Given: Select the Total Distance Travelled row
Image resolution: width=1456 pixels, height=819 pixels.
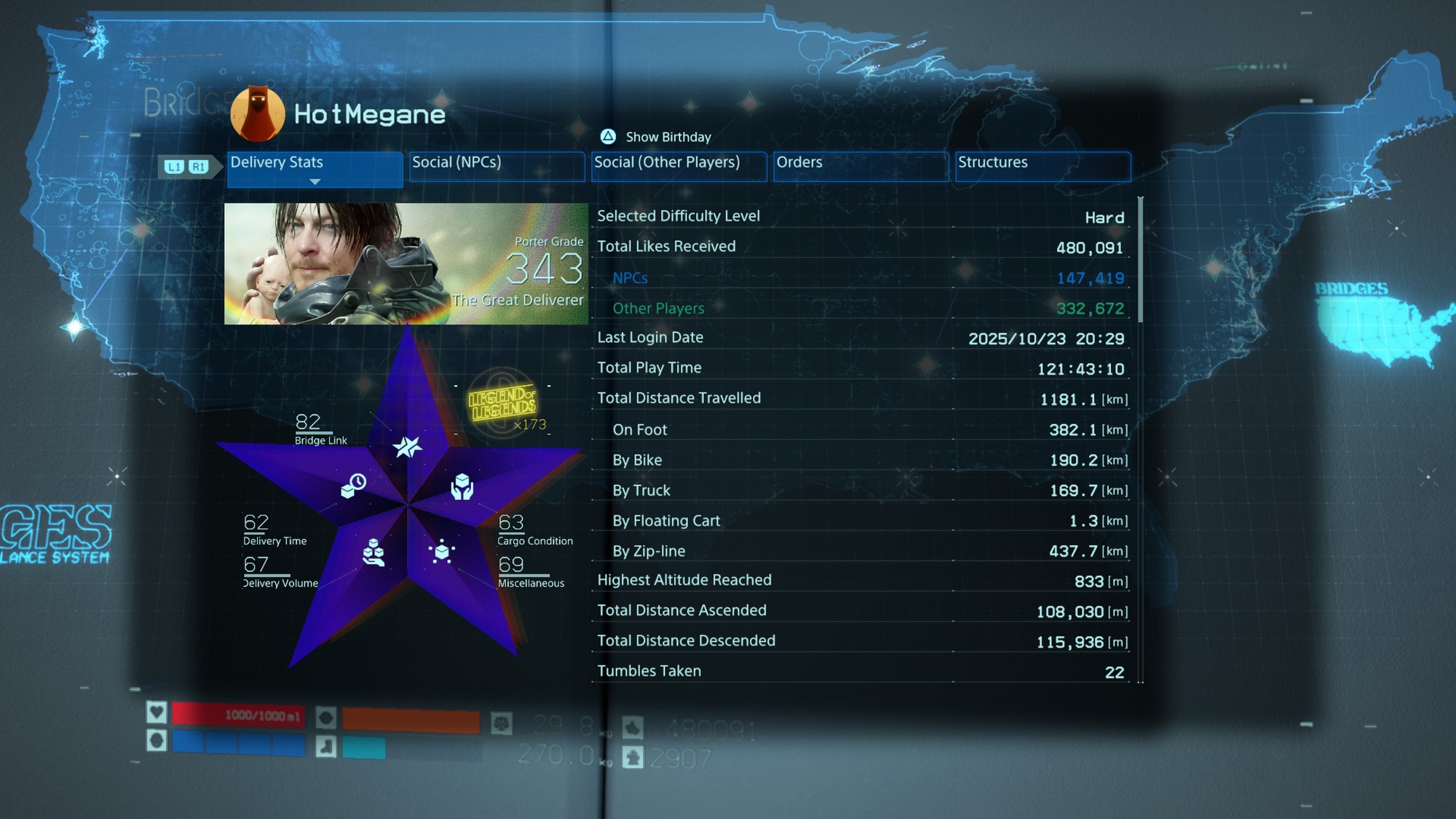Looking at the screenshot, I should point(860,398).
